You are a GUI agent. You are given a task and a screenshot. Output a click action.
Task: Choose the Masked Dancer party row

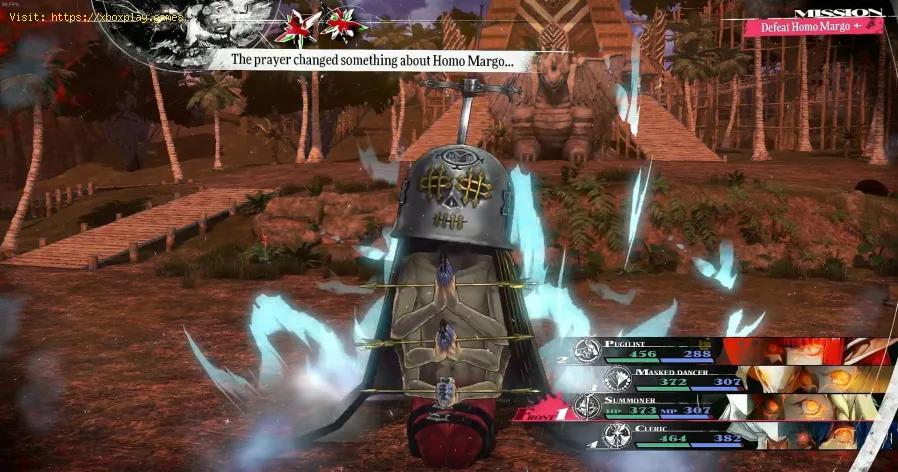pyautogui.click(x=700, y=378)
